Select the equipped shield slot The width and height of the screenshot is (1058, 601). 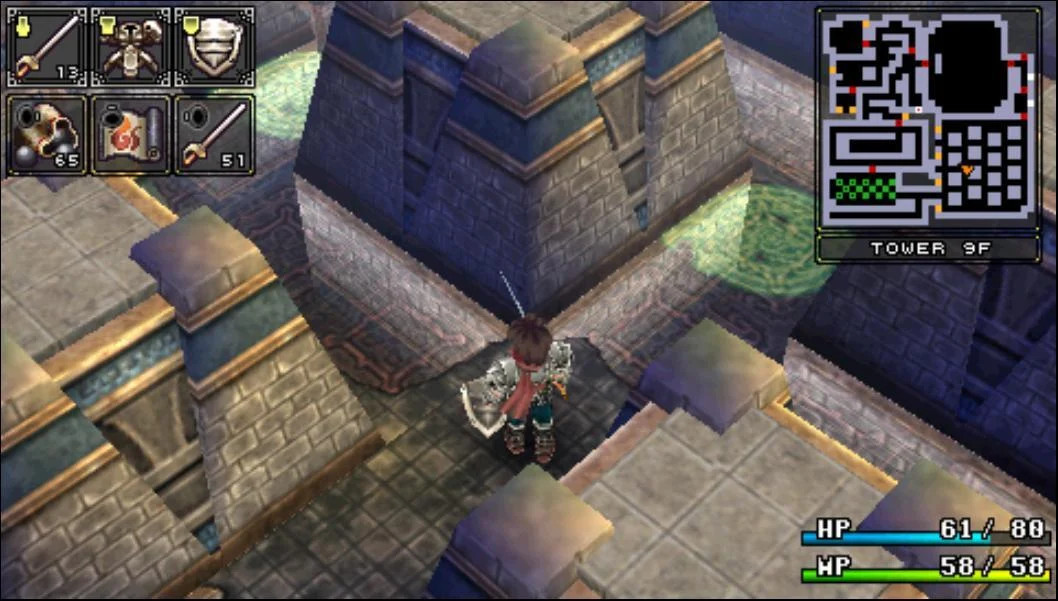(x=214, y=47)
